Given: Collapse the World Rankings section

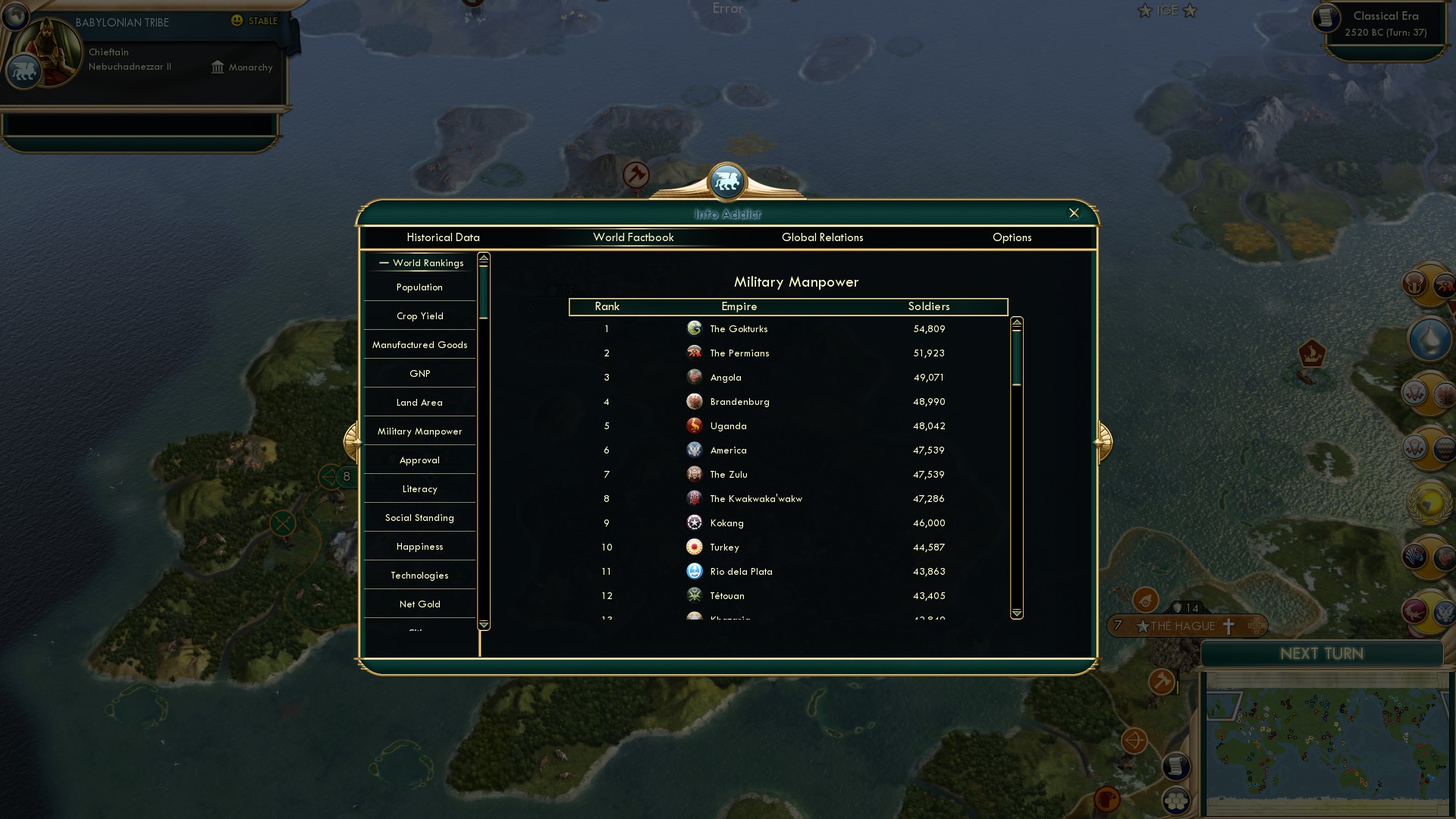Looking at the screenshot, I should pos(383,262).
